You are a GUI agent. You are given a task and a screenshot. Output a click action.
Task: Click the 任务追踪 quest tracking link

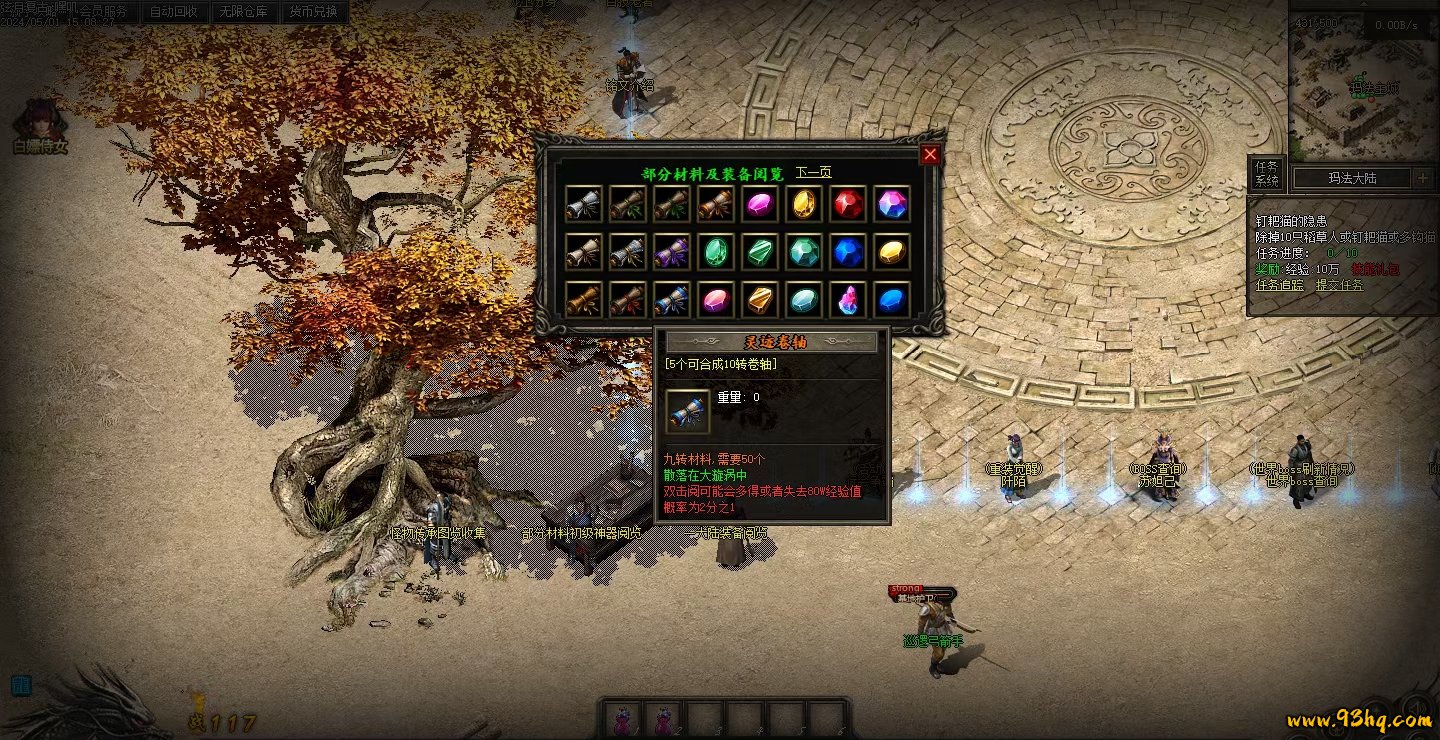click(x=1279, y=285)
